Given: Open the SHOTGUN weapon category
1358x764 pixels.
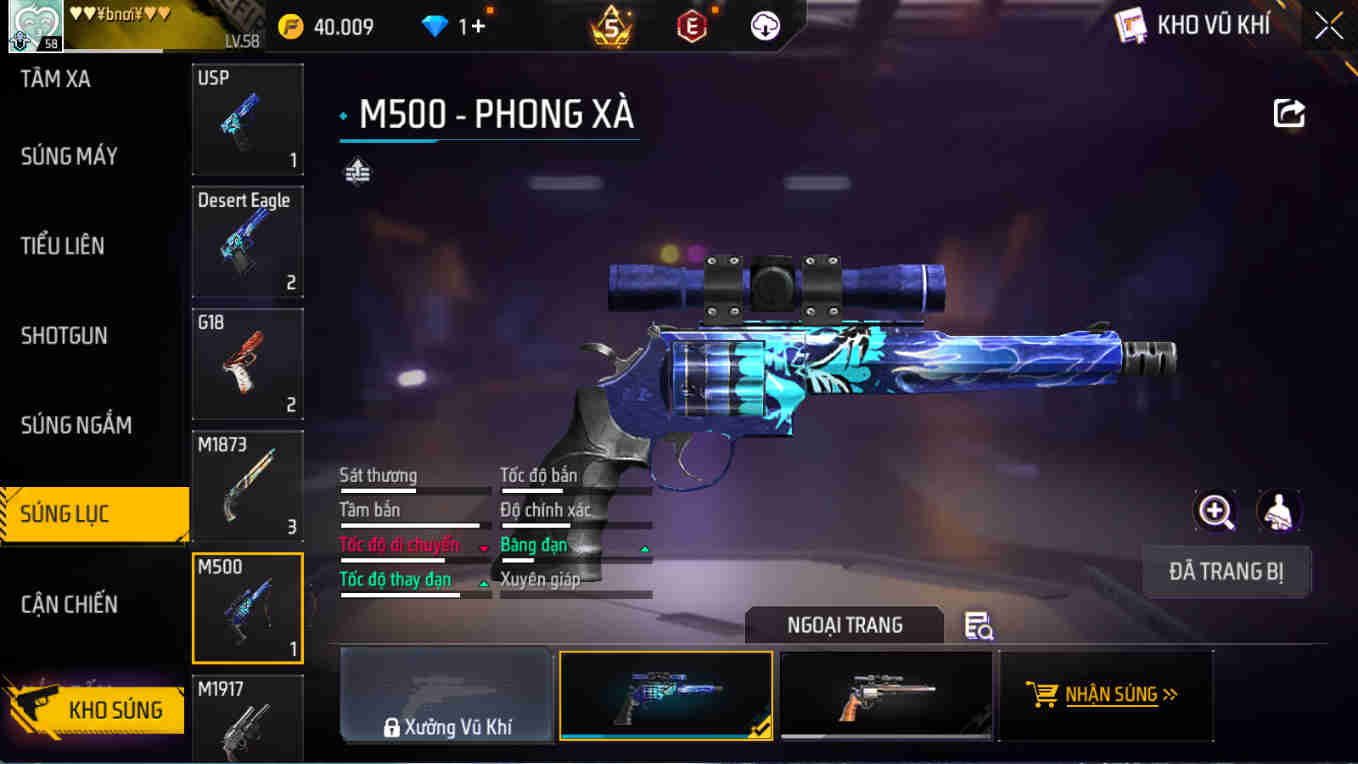Looking at the screenshot, I should (x=64, y=335).
